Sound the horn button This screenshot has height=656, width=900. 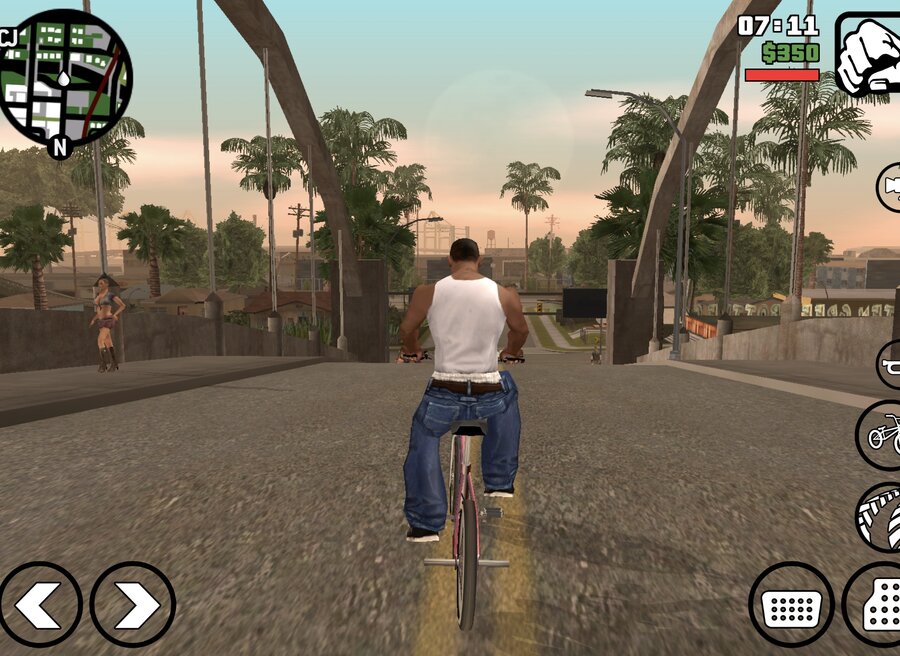[x=889, y=364]
